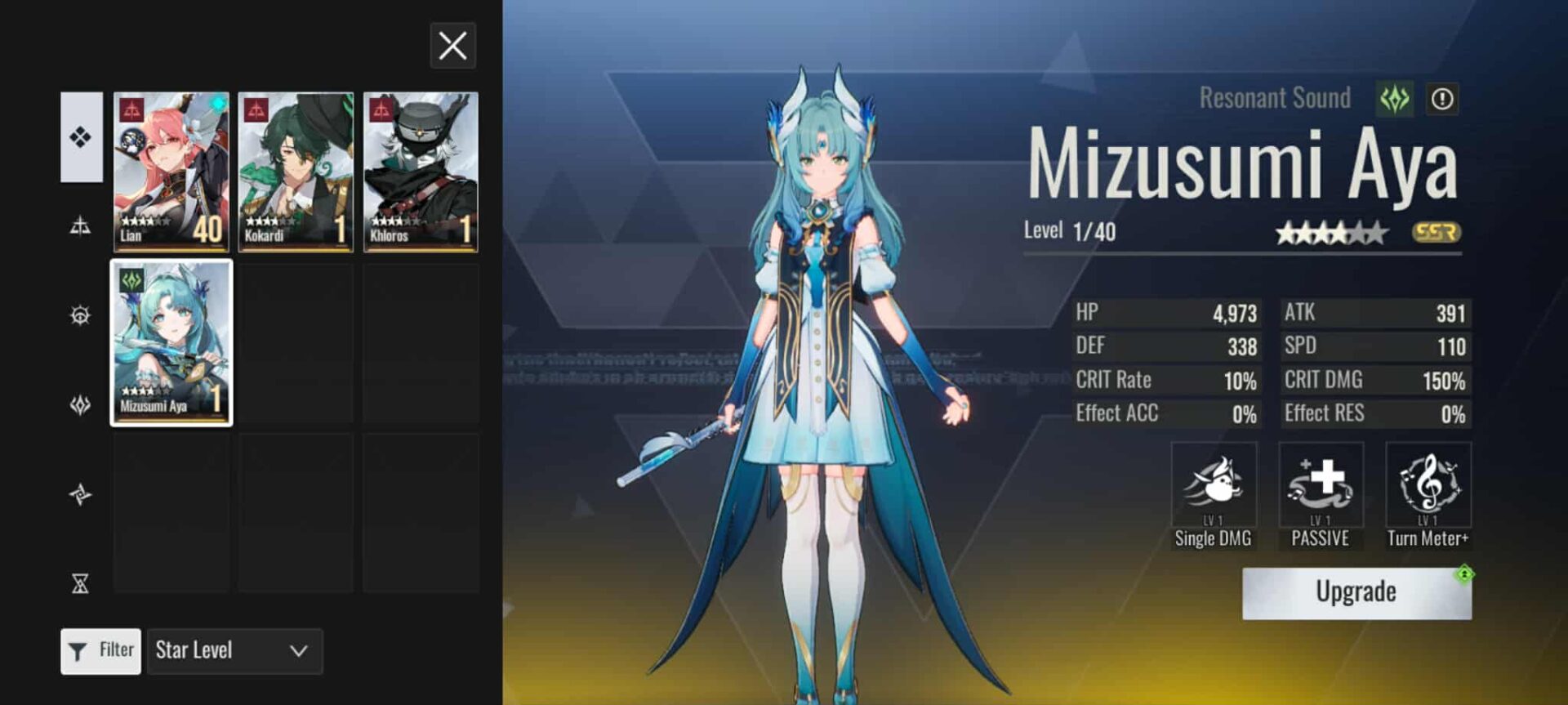Filter by the hourglass class tab
1568x705 pixels.
pyautogui.click(x=80, y=583)
